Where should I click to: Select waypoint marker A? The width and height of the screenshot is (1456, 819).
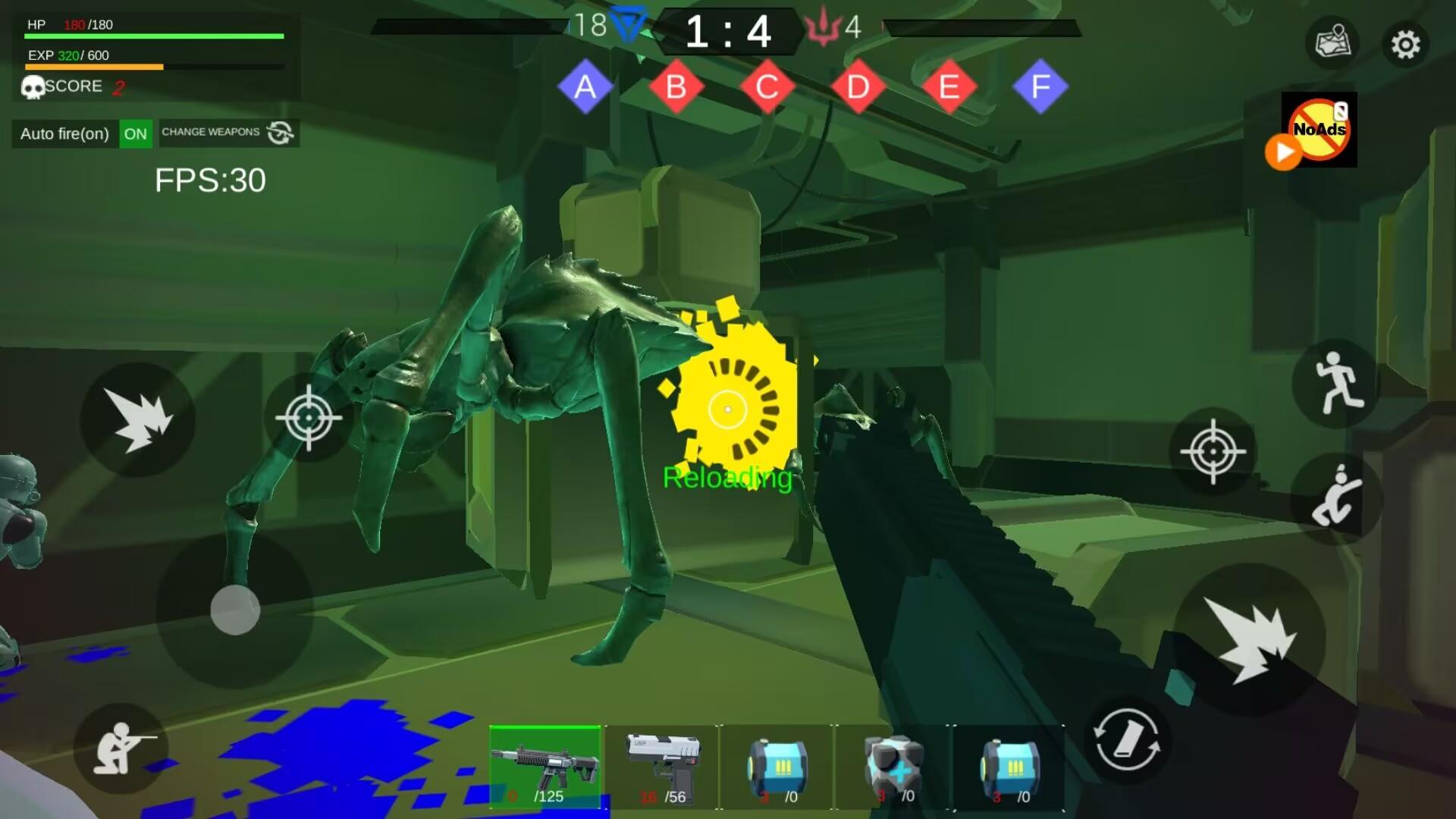[585, 87]
